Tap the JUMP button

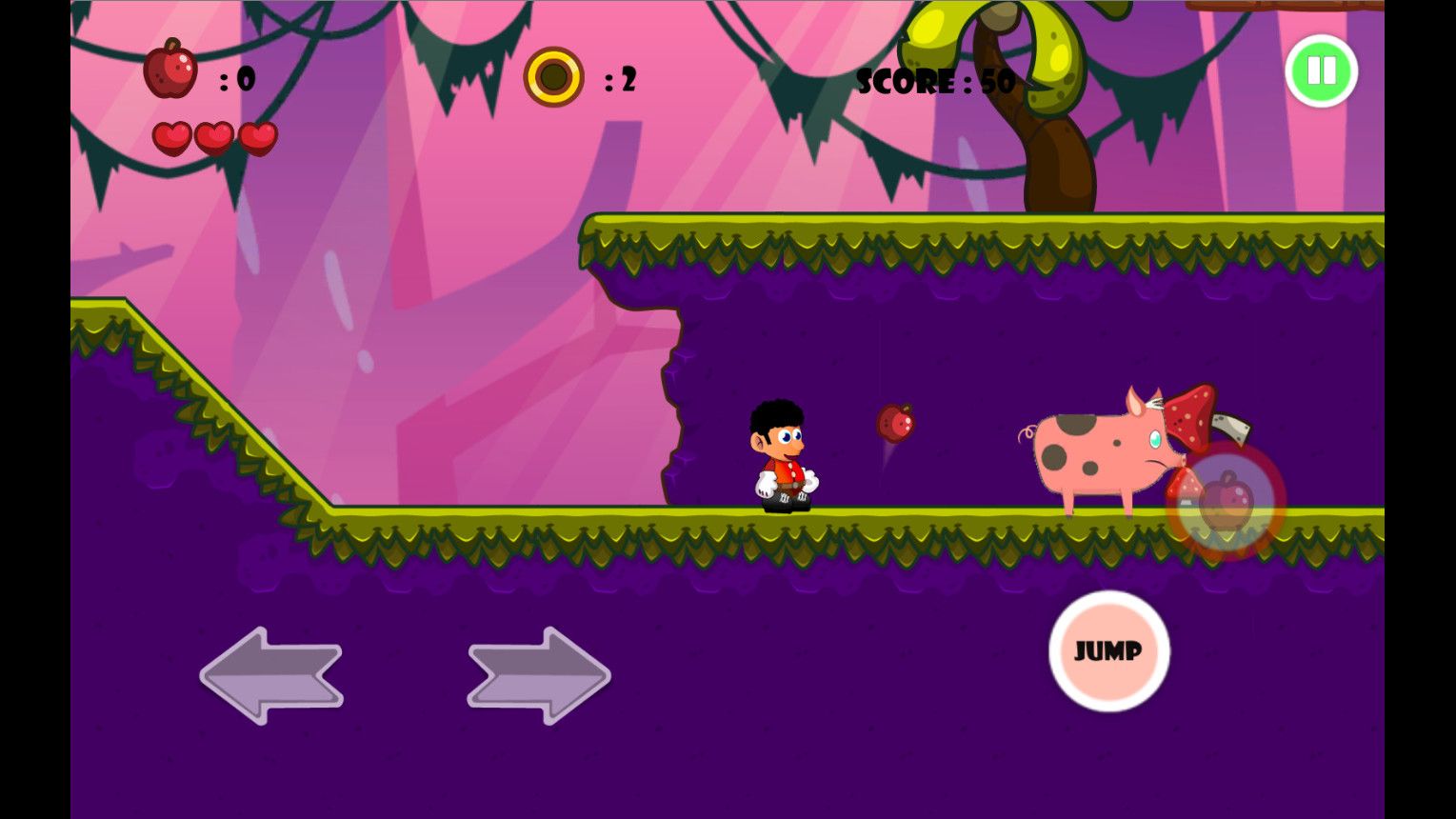click(x=1108, y=651)
